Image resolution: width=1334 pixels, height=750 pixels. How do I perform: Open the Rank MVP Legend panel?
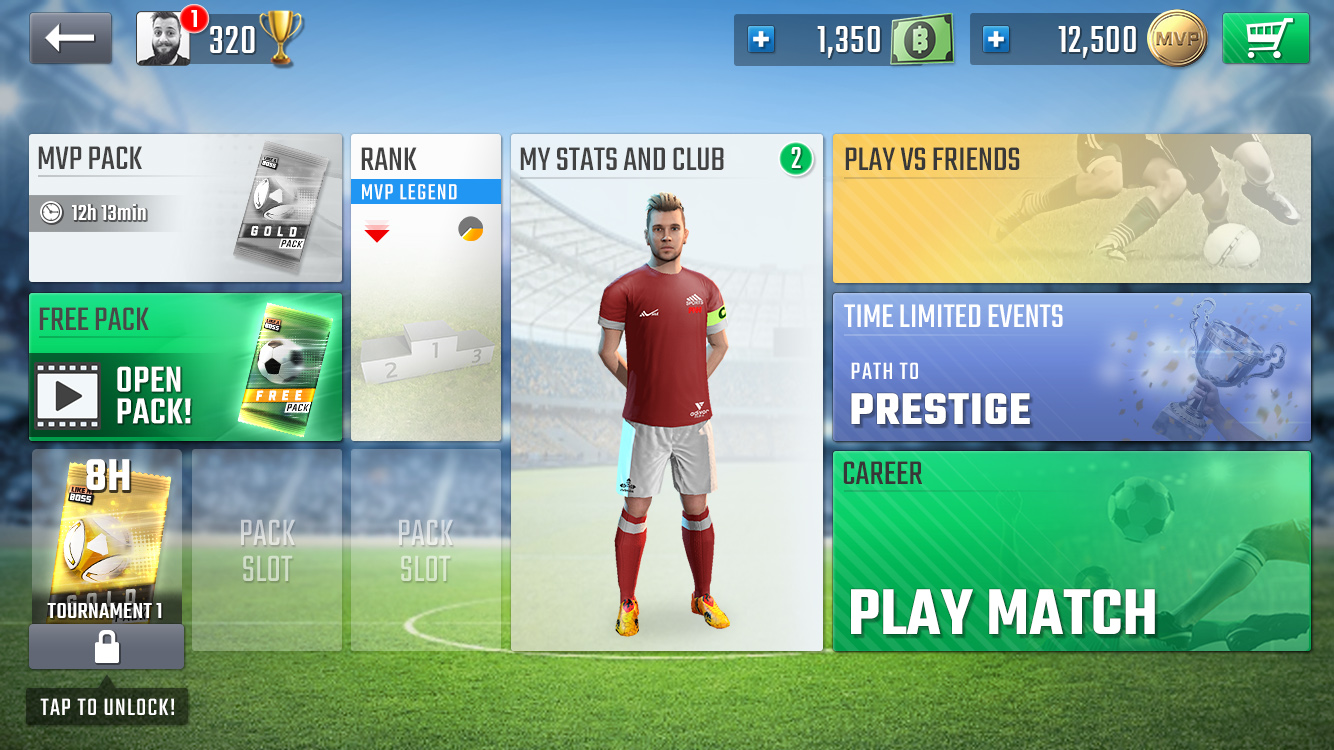(425, 287)
